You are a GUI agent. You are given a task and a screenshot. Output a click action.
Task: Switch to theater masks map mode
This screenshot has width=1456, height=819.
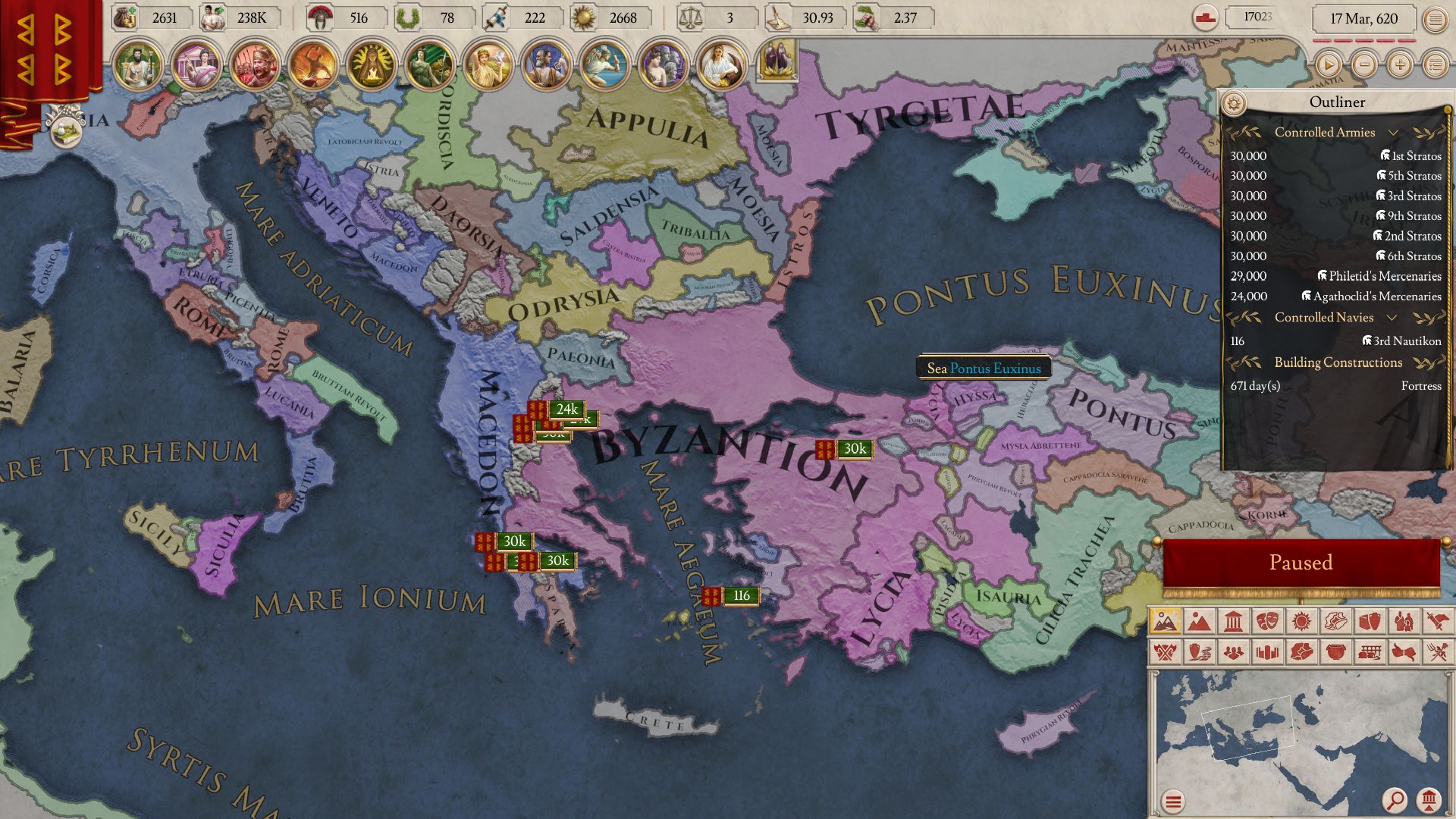[x=1267, y=623]
